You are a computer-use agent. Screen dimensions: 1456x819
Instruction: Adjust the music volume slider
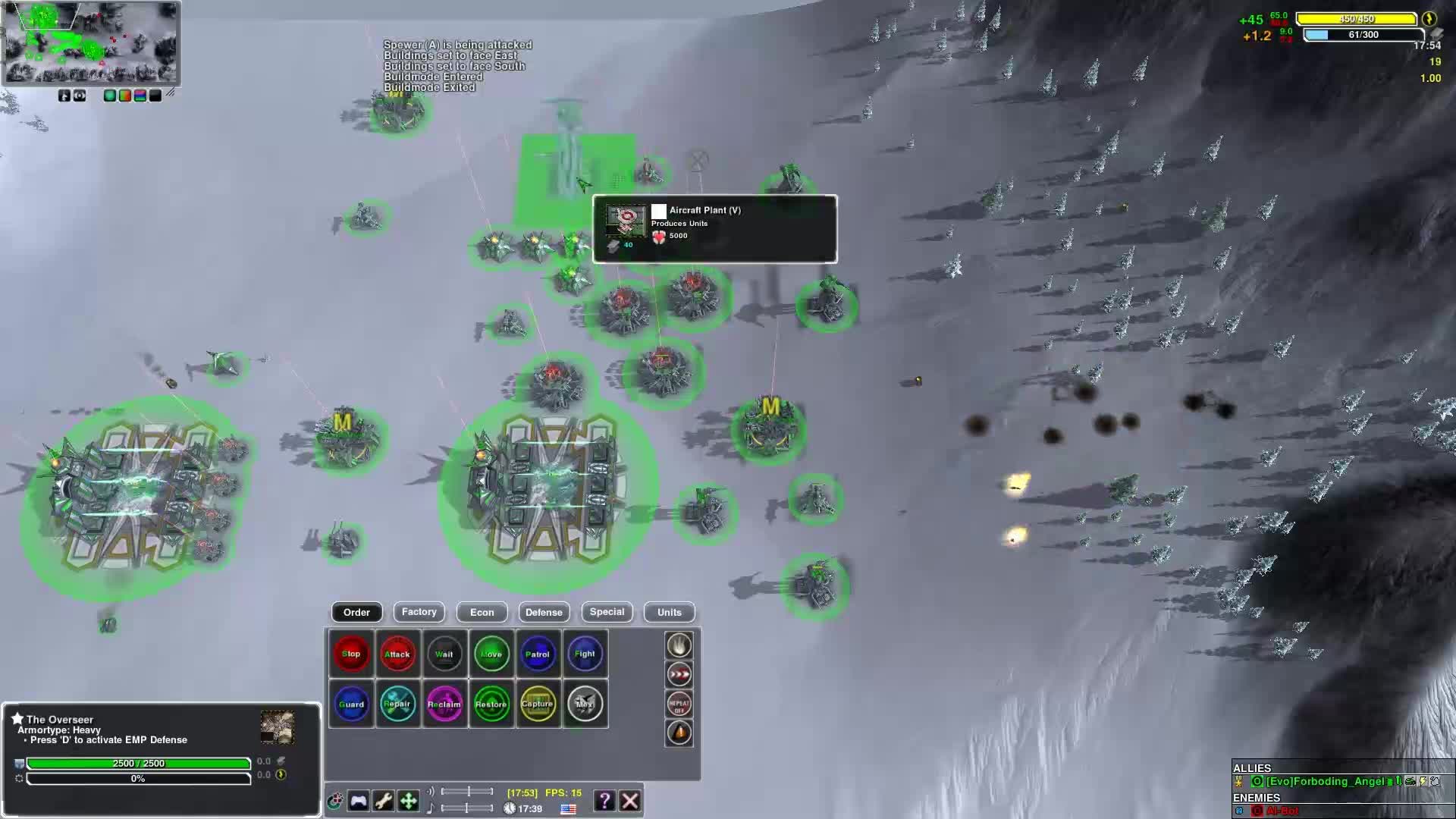point(466,808)
